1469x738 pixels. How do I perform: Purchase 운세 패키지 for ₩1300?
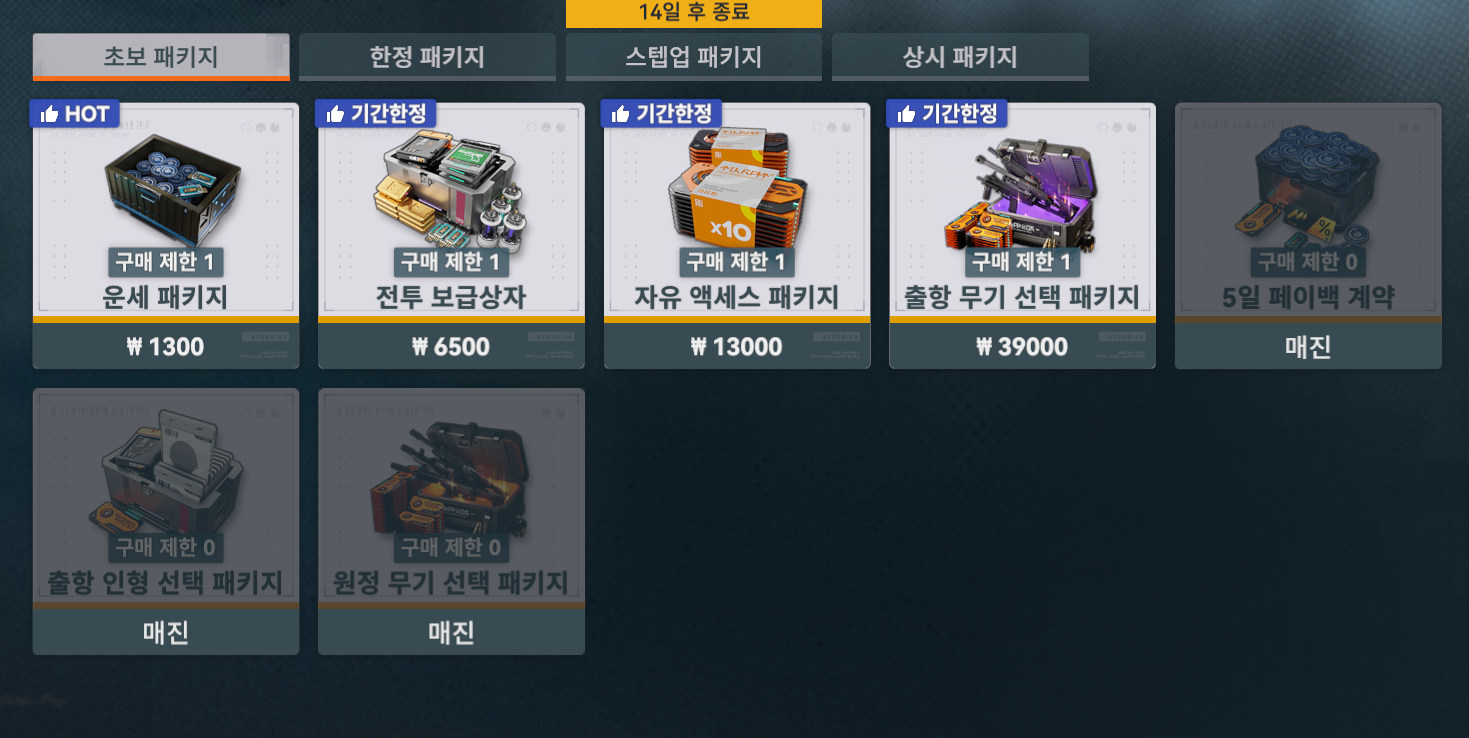coord(164,346)
